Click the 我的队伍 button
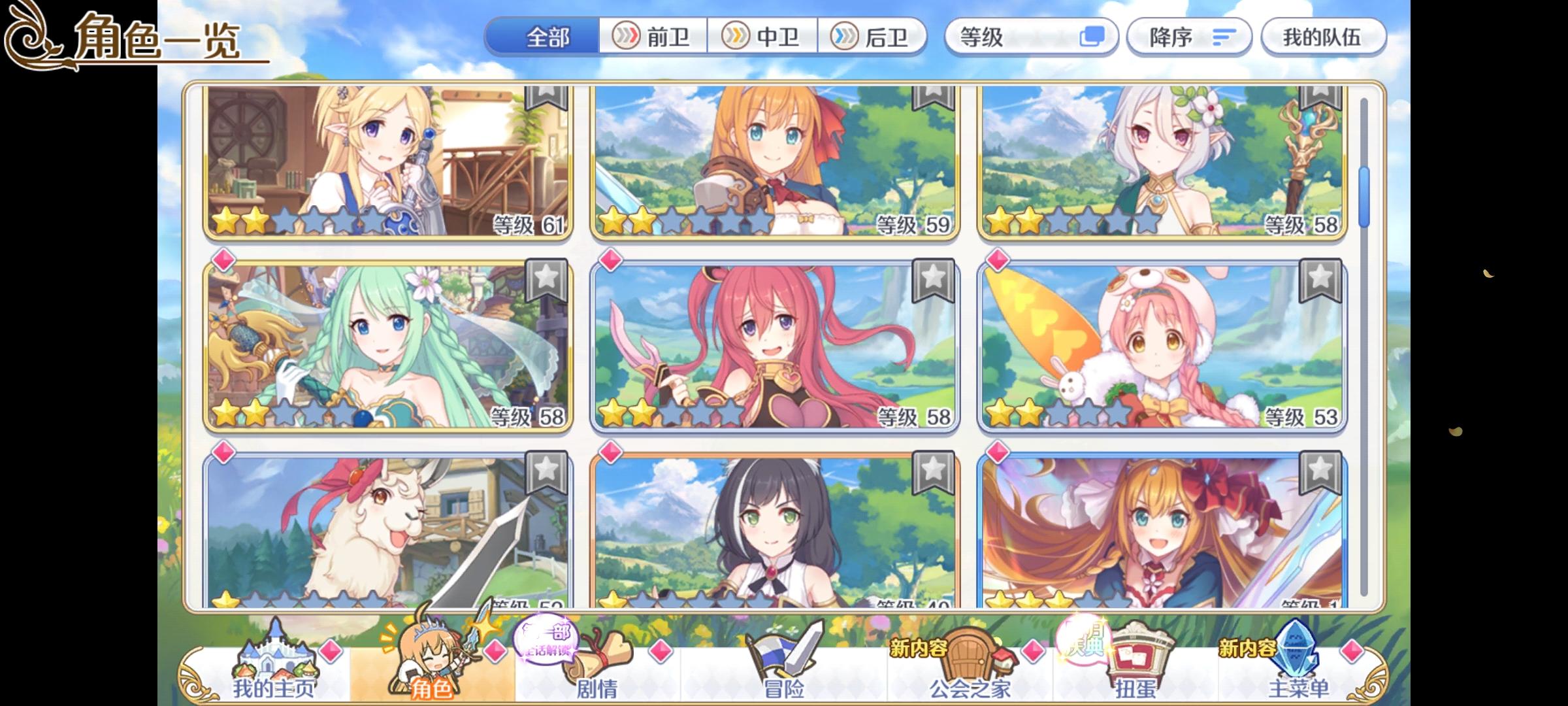1568x706 pixels. click(1324, 37)
